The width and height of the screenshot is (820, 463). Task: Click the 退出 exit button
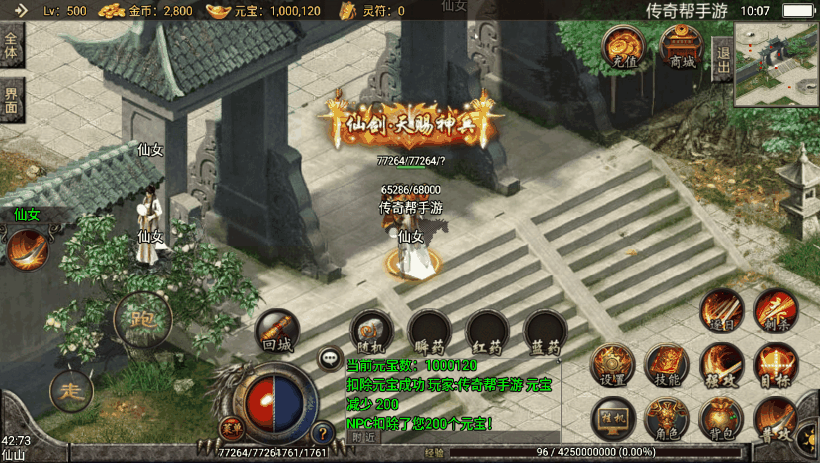coord(722,60)
